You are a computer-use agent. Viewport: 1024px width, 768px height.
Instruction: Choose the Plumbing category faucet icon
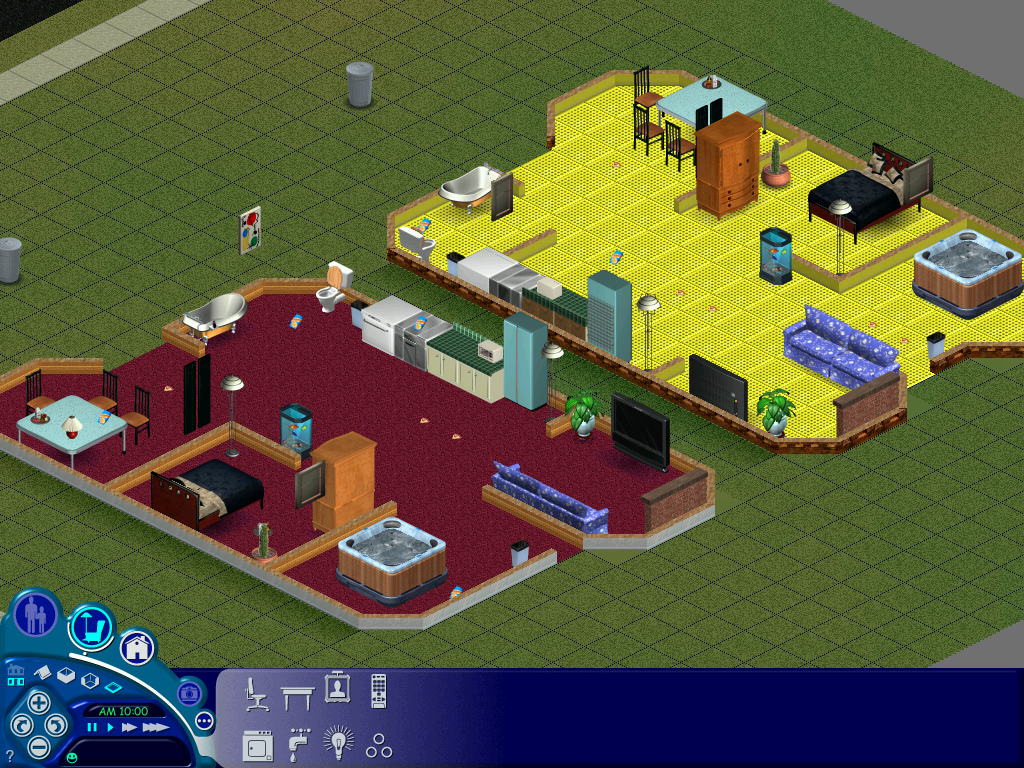[298, 744]
